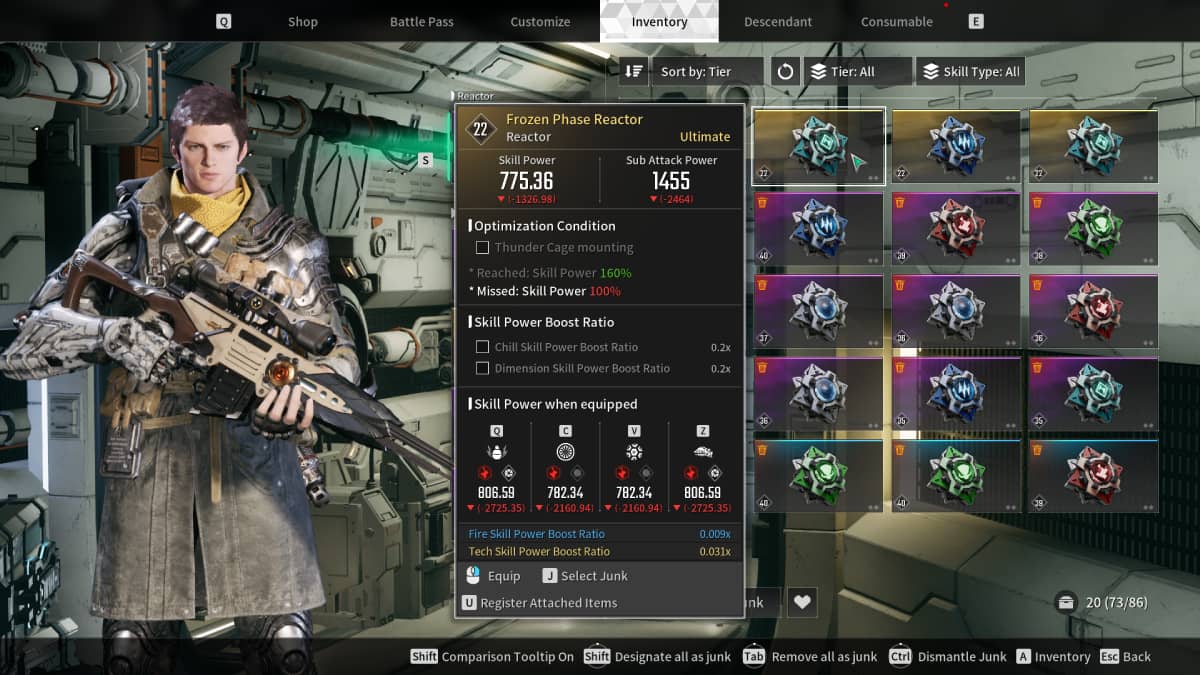
Task: Open the Tier: All filter
Action: (858, 72)
